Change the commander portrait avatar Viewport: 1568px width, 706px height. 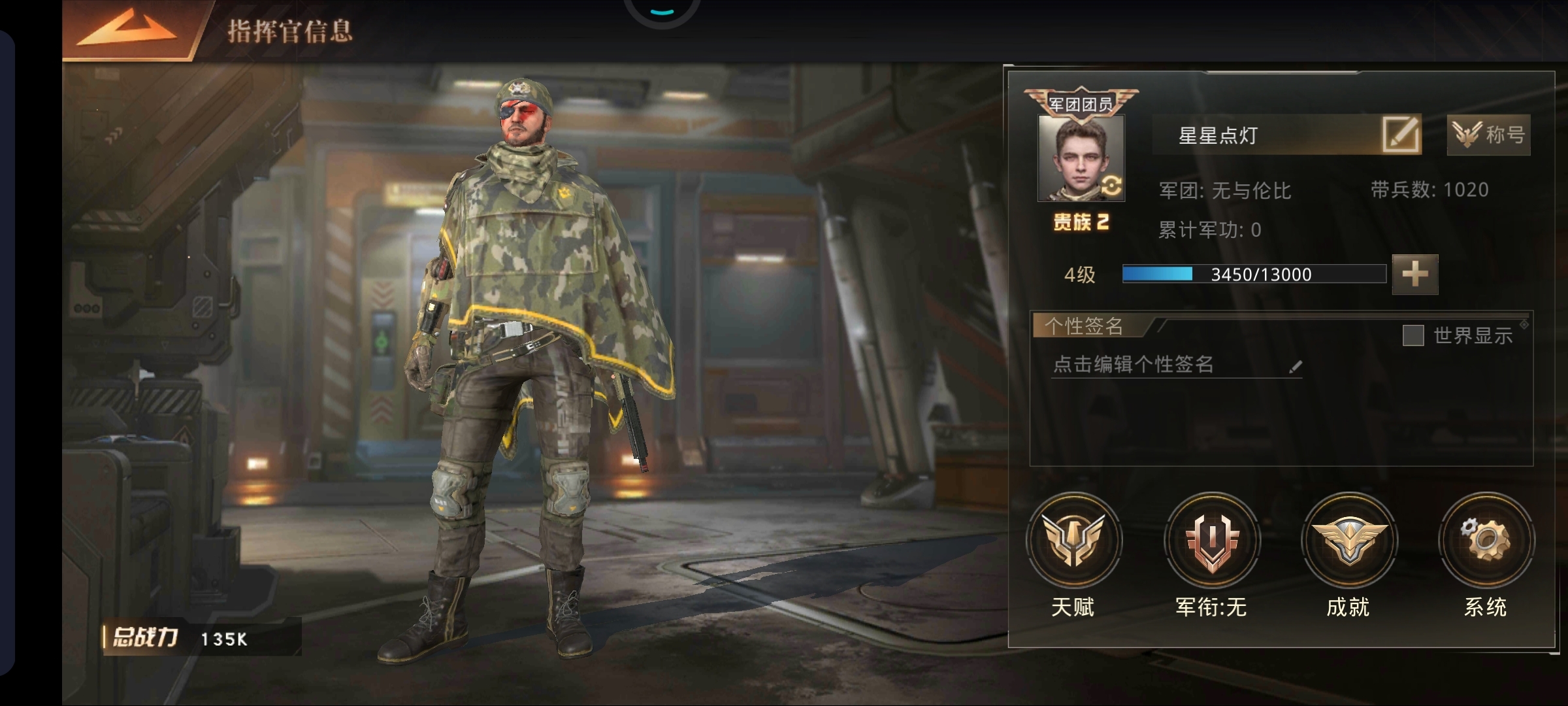tap(1081, 158)
